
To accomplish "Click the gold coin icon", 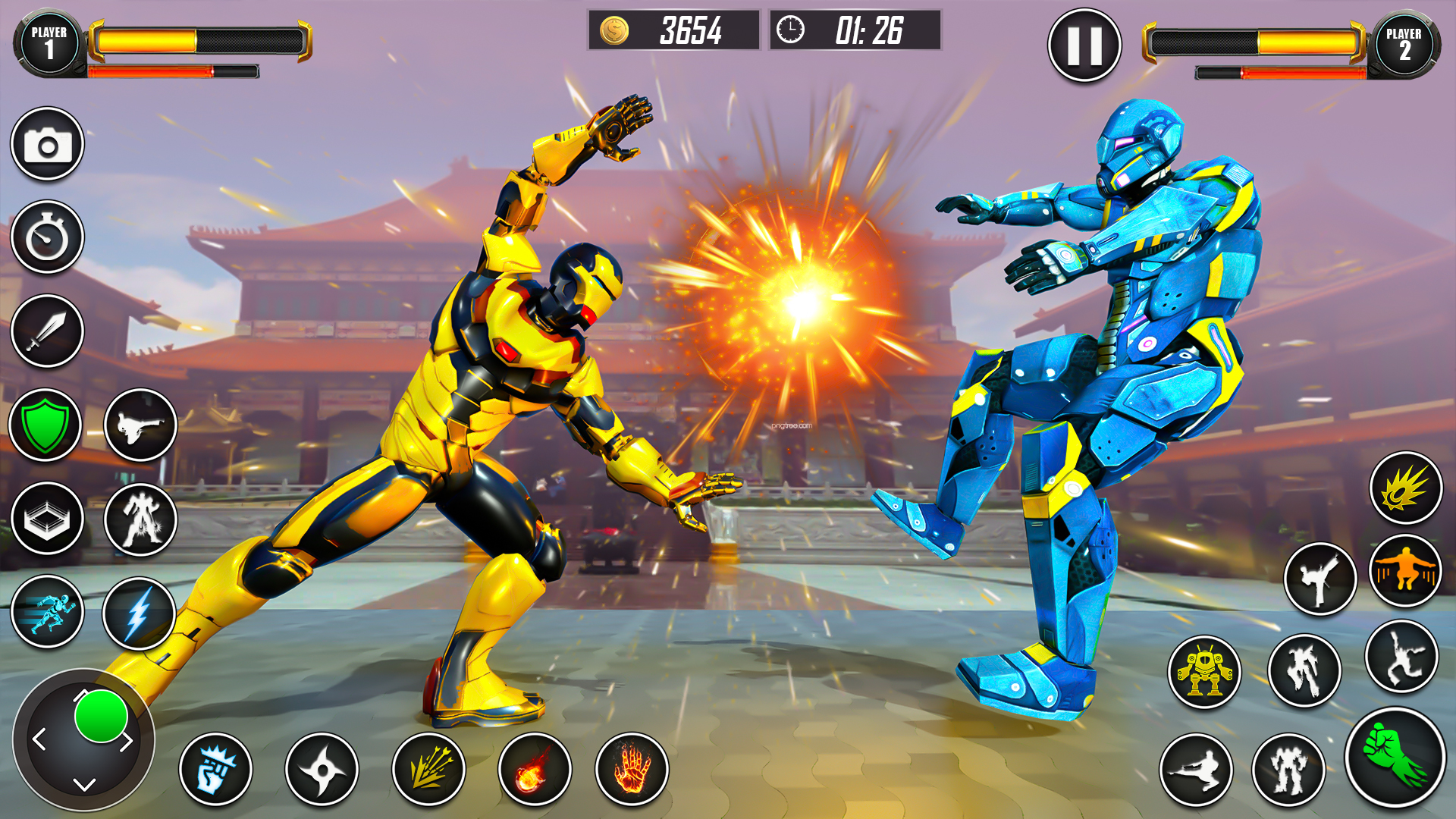I will pos(614,31).
